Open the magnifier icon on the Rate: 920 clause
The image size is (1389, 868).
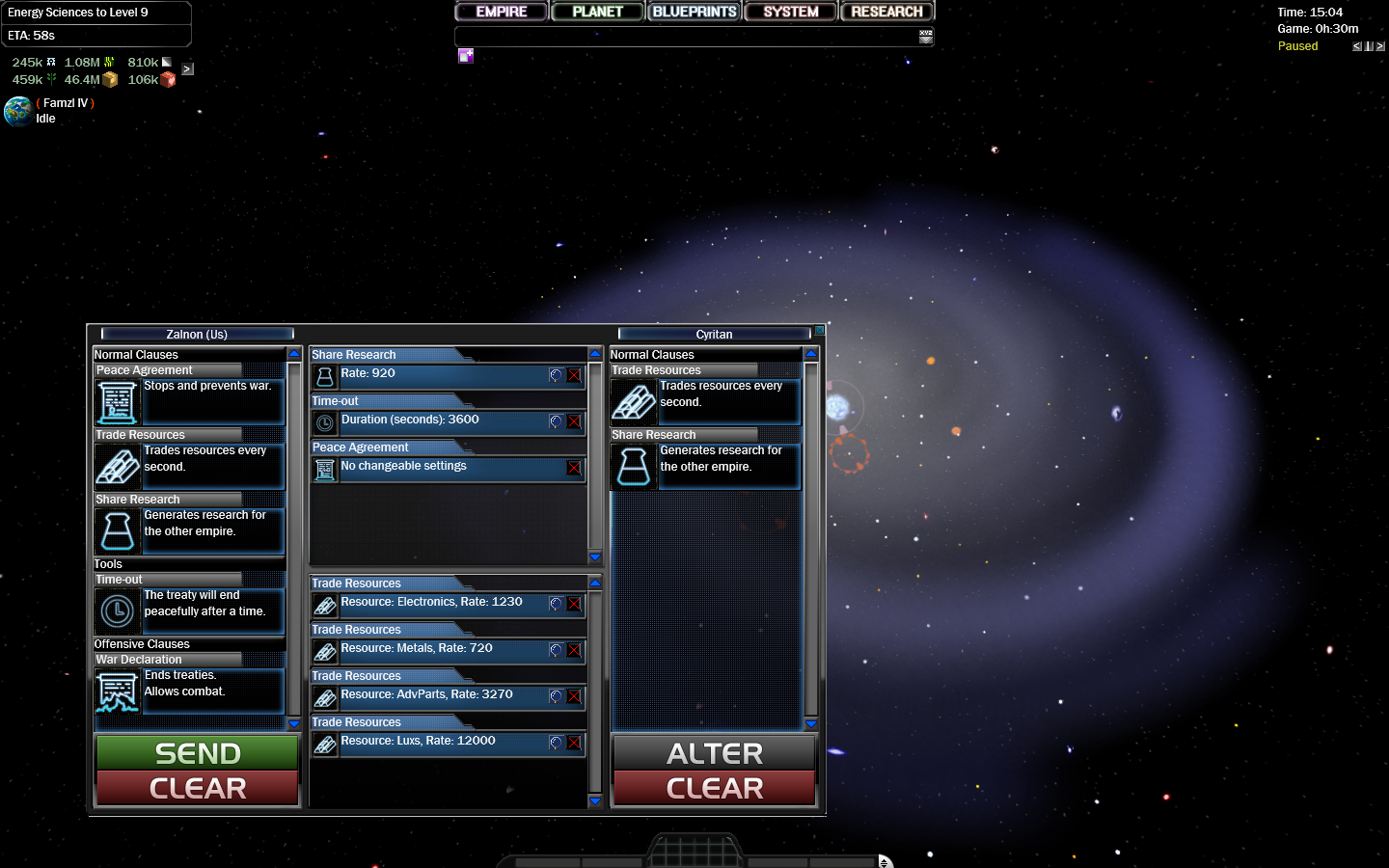pyautogui.click(x=555, y=375)
